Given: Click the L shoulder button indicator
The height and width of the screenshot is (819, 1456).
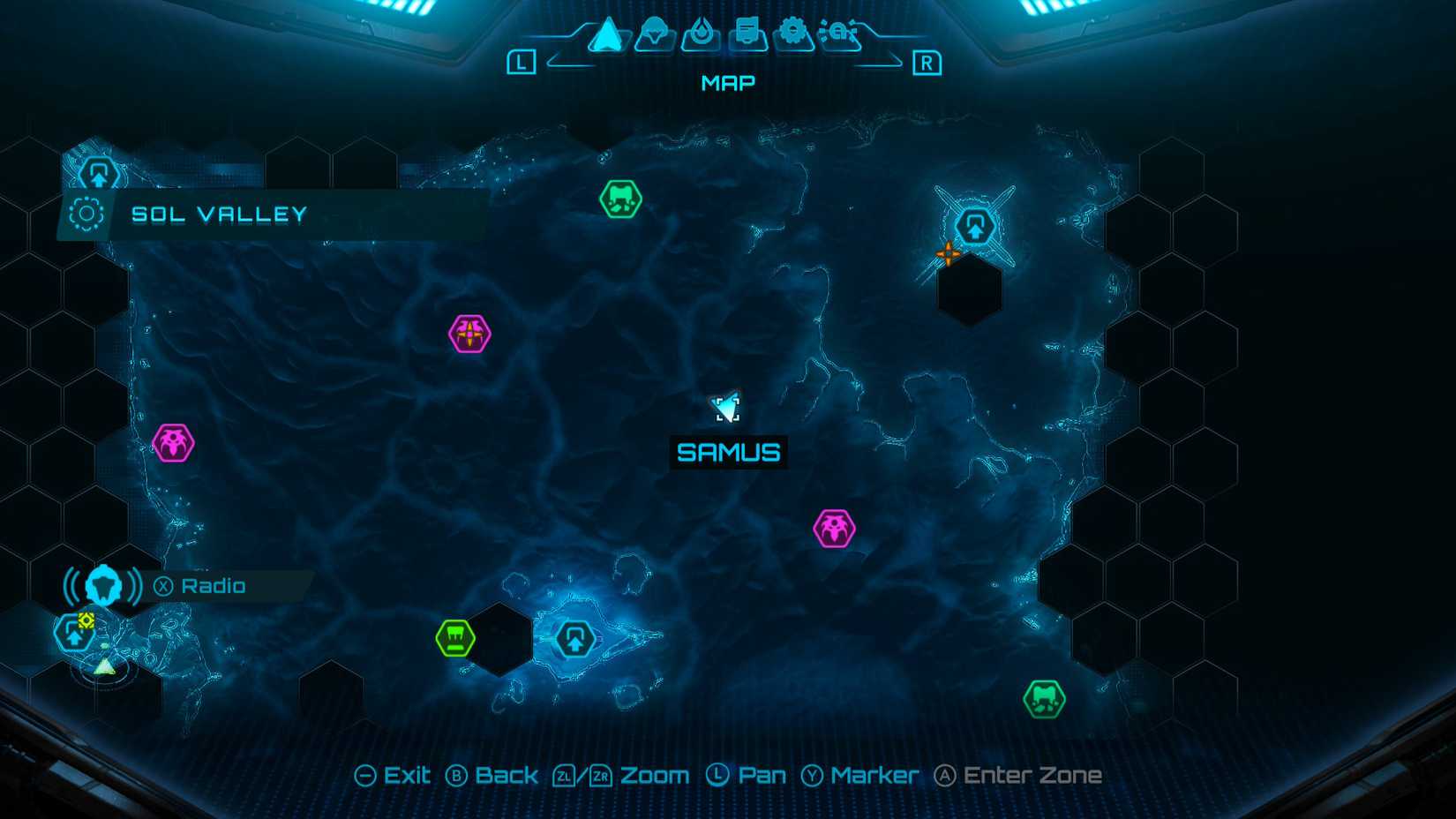Looking at the screenshot, I should point(524,62).
